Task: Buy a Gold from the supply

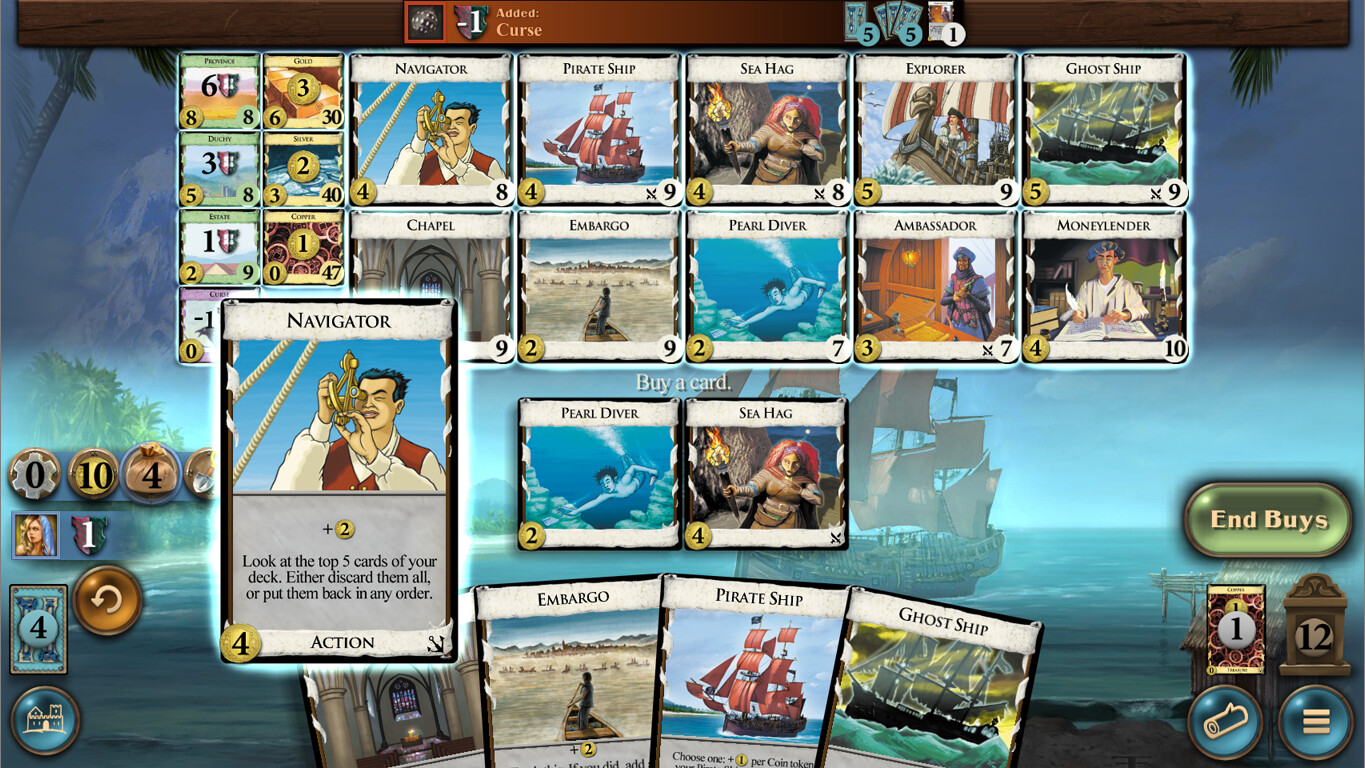Action: (x=303, y=91)
